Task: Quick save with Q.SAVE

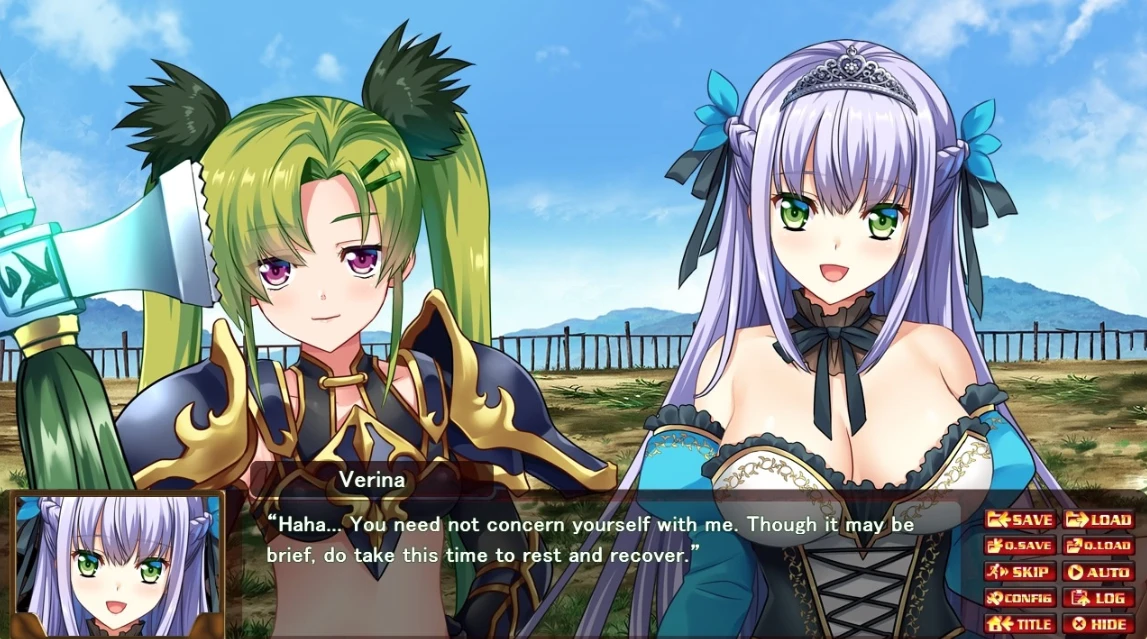Action: [1020, 546]
